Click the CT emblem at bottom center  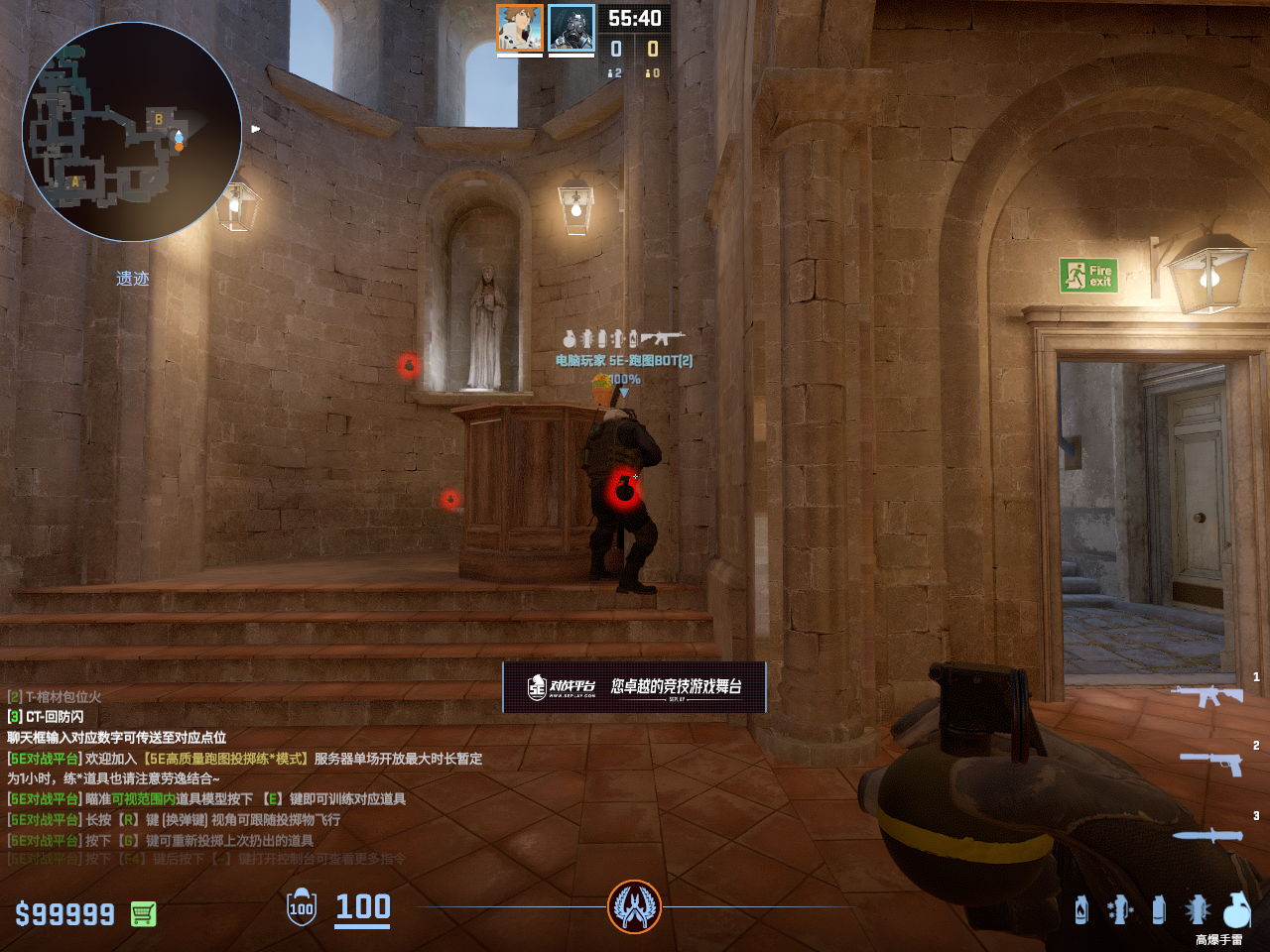click(634, 906)
